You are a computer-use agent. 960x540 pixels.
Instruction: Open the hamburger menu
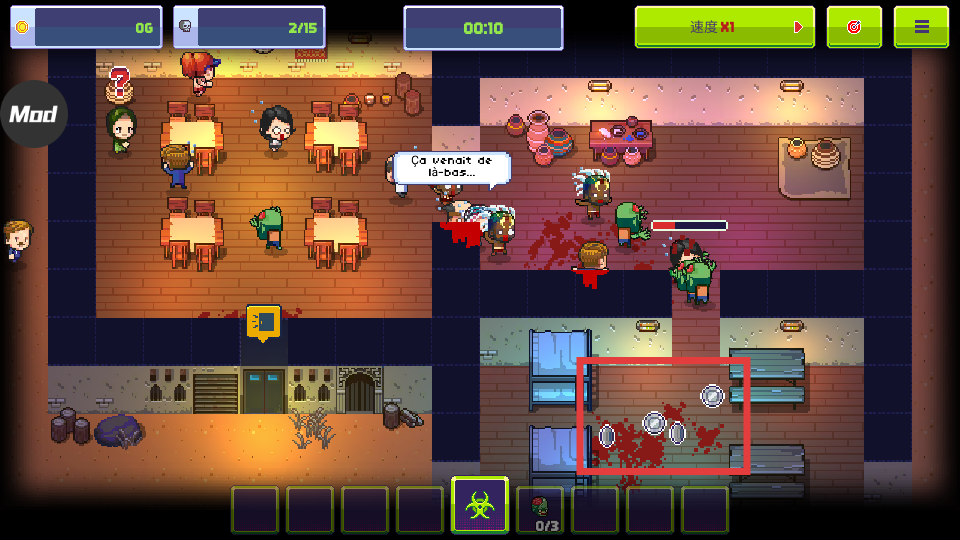[x=921, y=27]
